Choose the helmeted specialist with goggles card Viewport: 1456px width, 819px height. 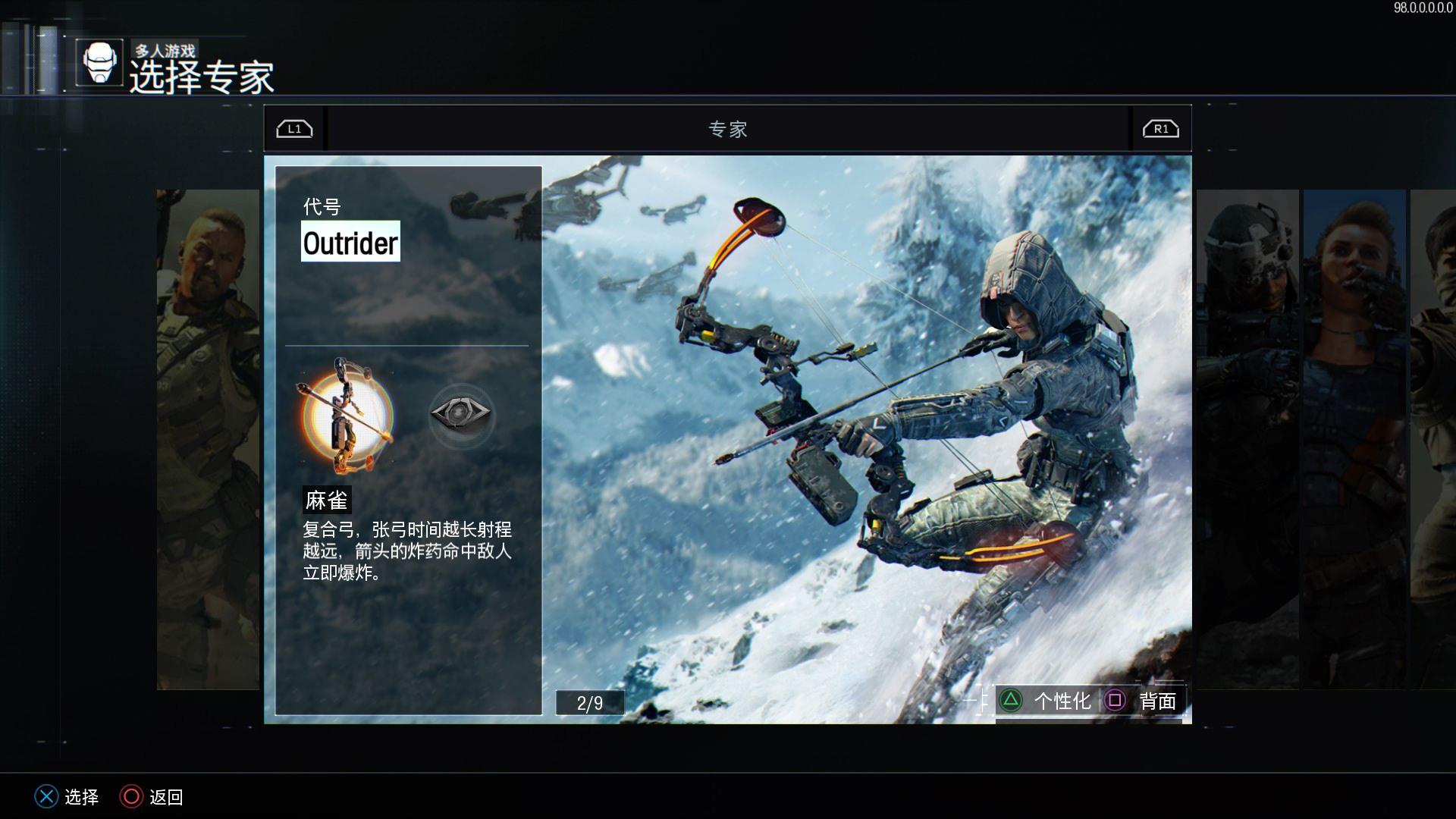pyautogui.click(x=1247, y=438)
